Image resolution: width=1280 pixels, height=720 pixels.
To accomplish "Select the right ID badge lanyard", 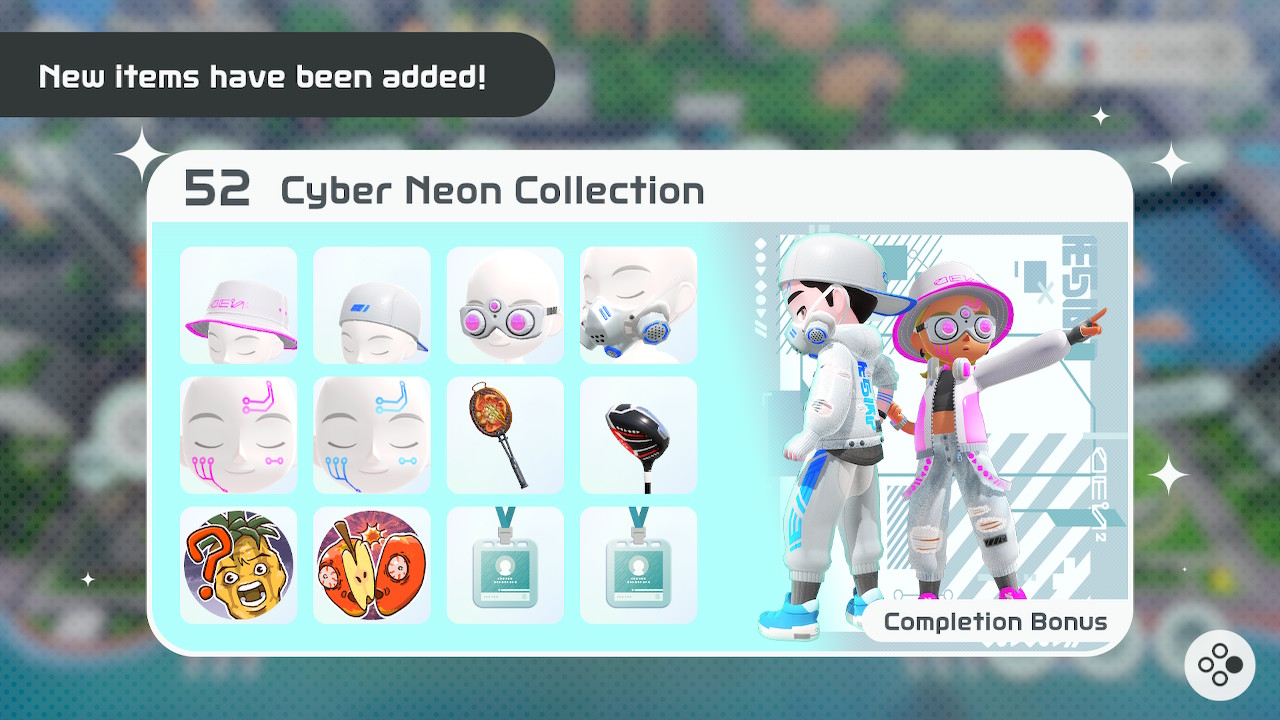I will 638,565.
